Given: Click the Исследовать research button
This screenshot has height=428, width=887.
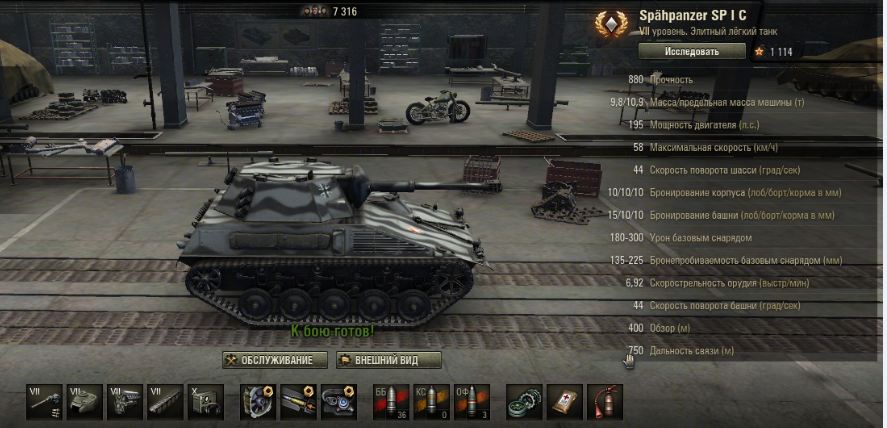Looking at the screenshot, I should tap(692, 51).
